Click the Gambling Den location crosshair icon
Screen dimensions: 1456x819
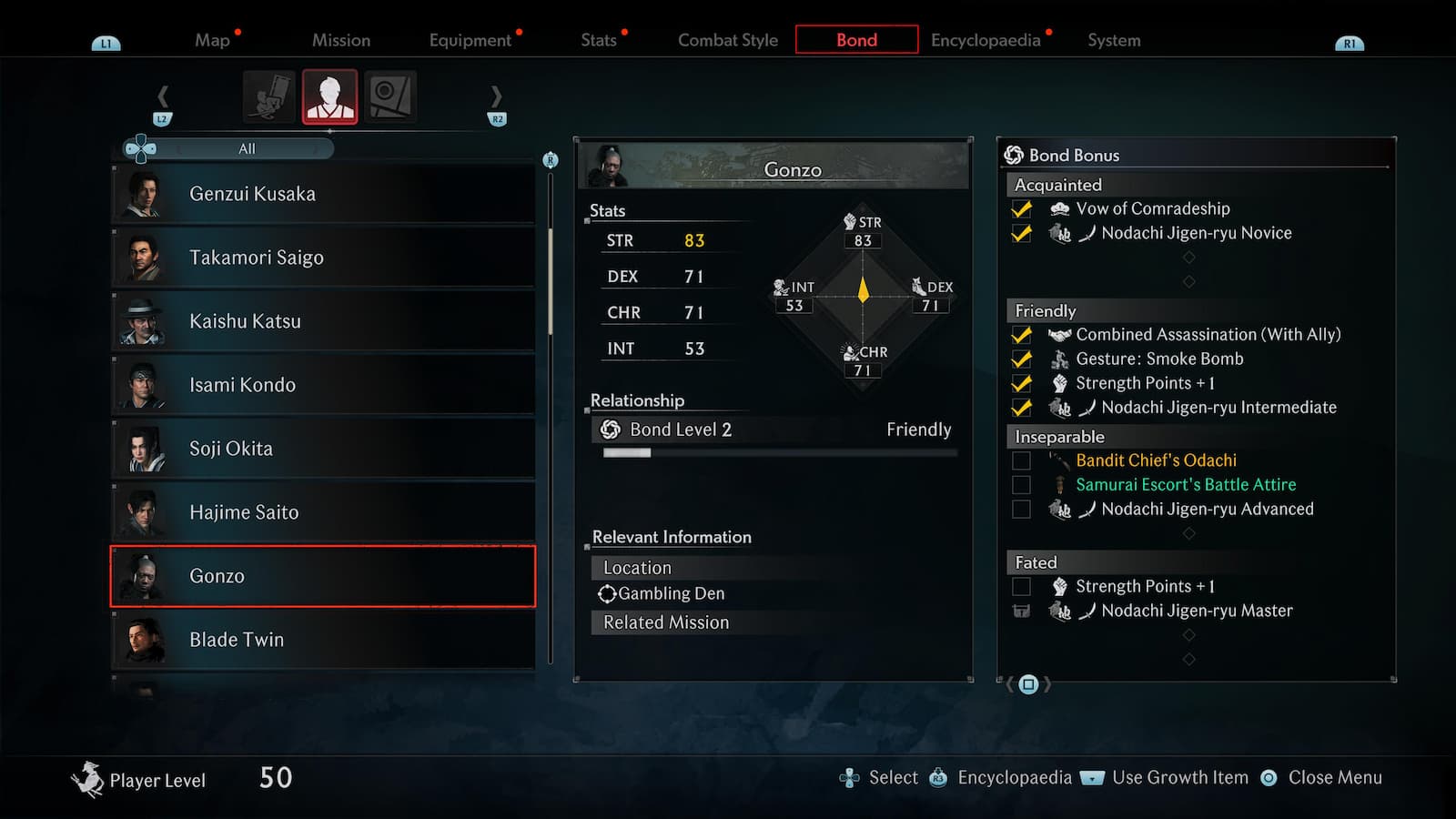point(608,593)
